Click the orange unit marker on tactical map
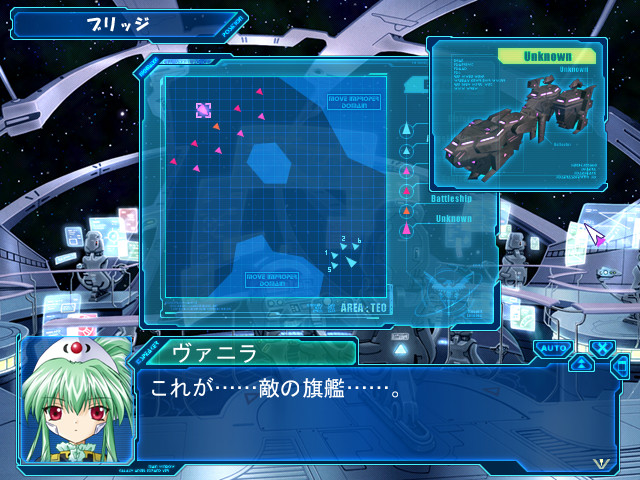 (x=216, y=126)
